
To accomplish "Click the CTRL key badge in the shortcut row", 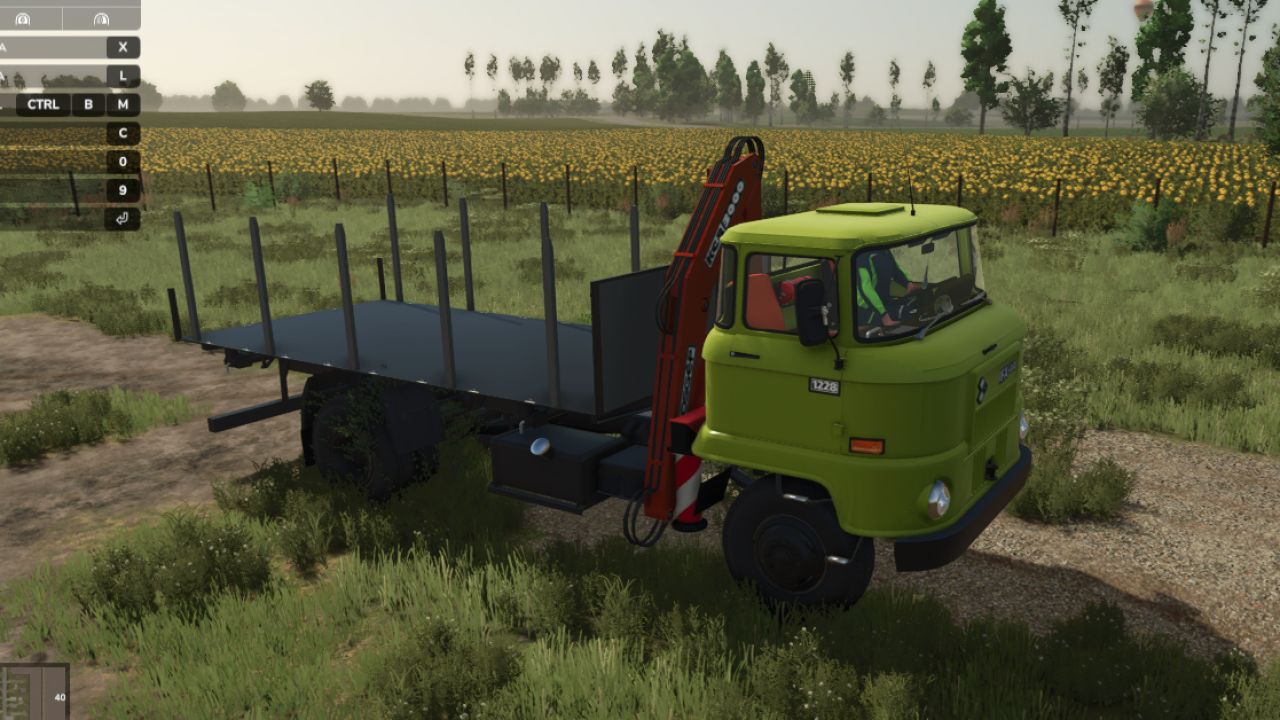I will point(43,104).
